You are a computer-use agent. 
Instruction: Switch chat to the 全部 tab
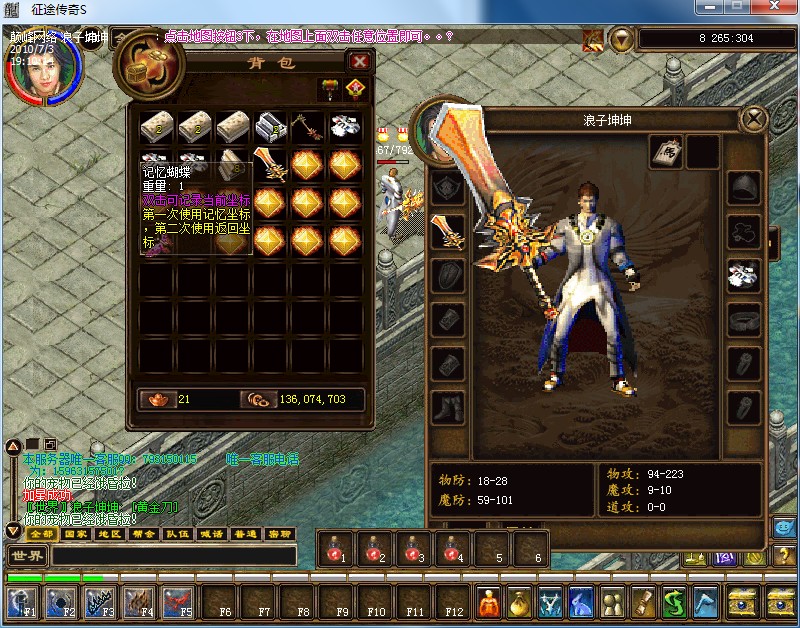point(41,534)
